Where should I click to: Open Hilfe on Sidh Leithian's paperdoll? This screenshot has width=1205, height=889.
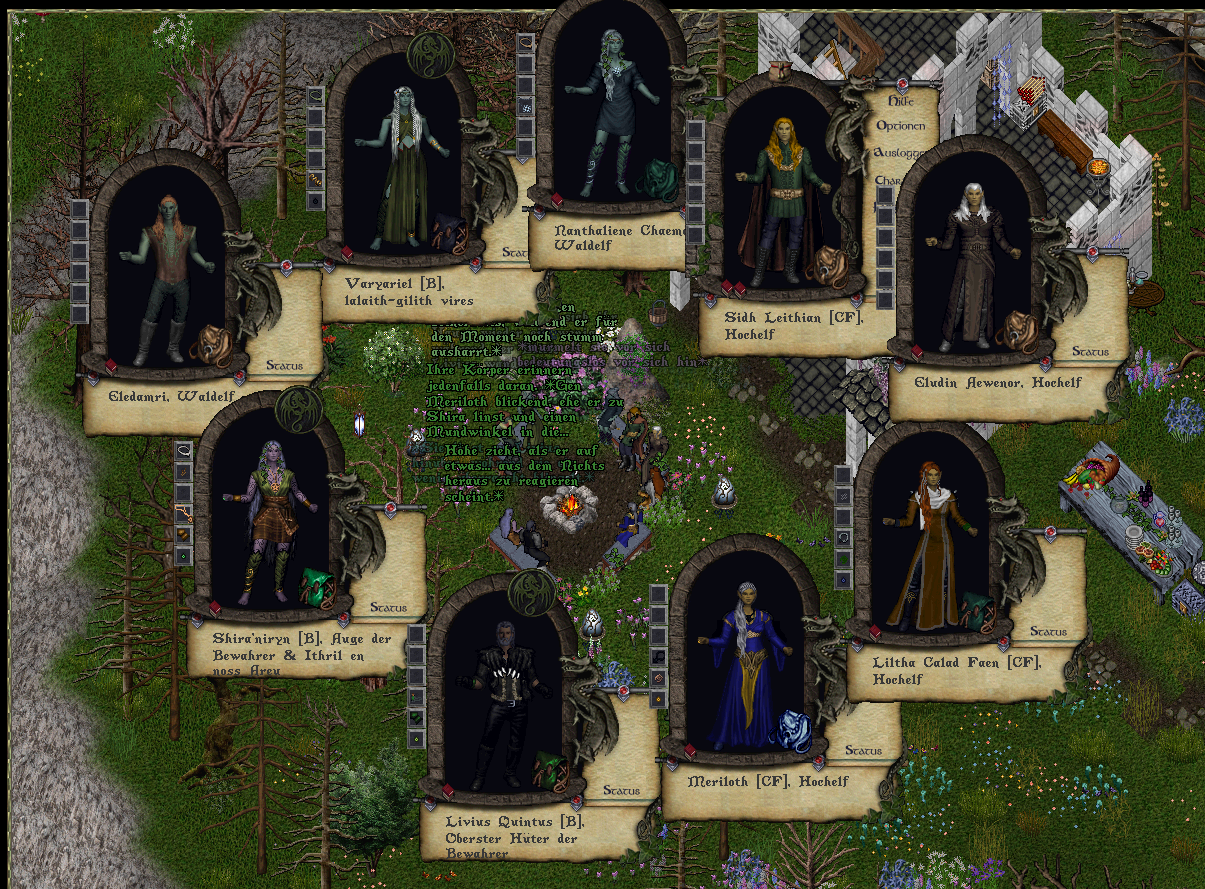coord(900,101)
